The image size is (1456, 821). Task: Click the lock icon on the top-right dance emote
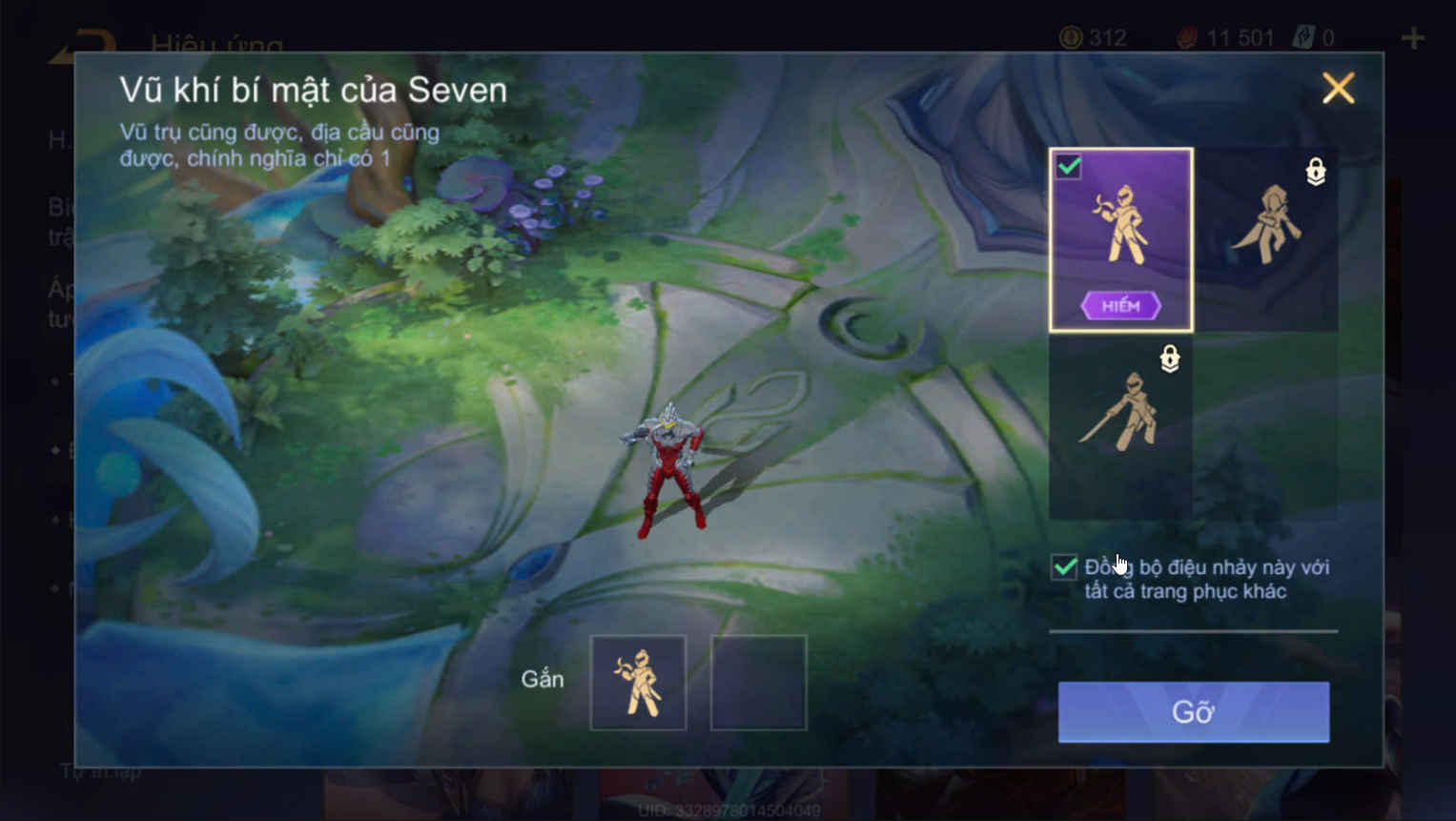[x=1317, y=173]
